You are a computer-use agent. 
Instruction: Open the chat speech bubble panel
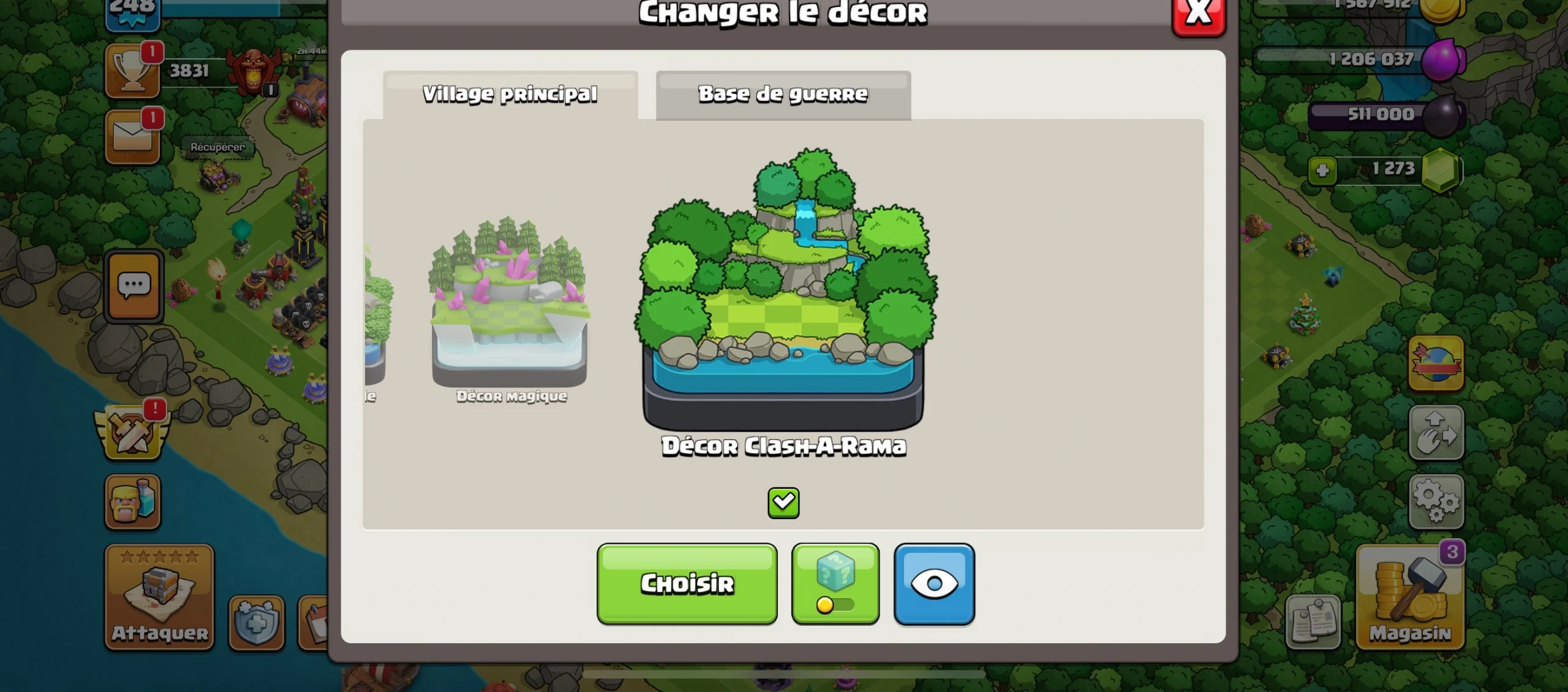(134, 286)
